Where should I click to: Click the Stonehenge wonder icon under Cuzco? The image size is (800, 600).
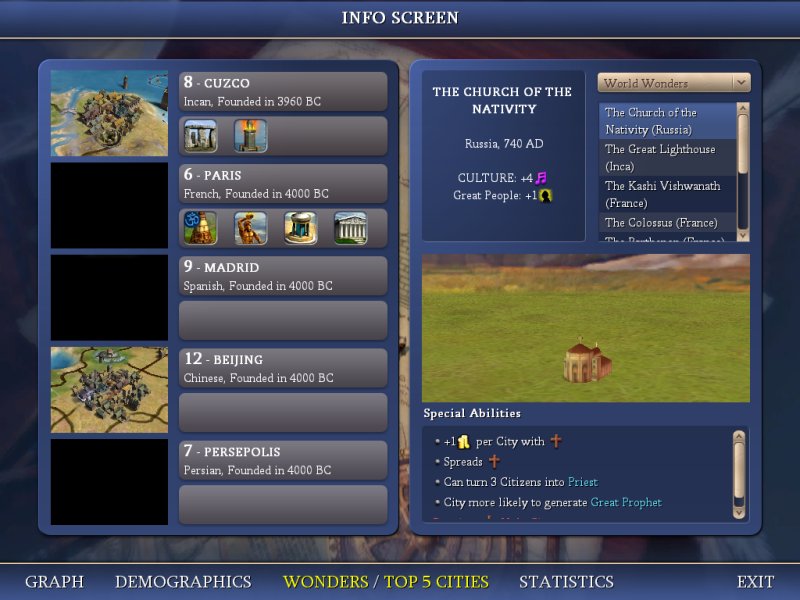coord(201,136)
